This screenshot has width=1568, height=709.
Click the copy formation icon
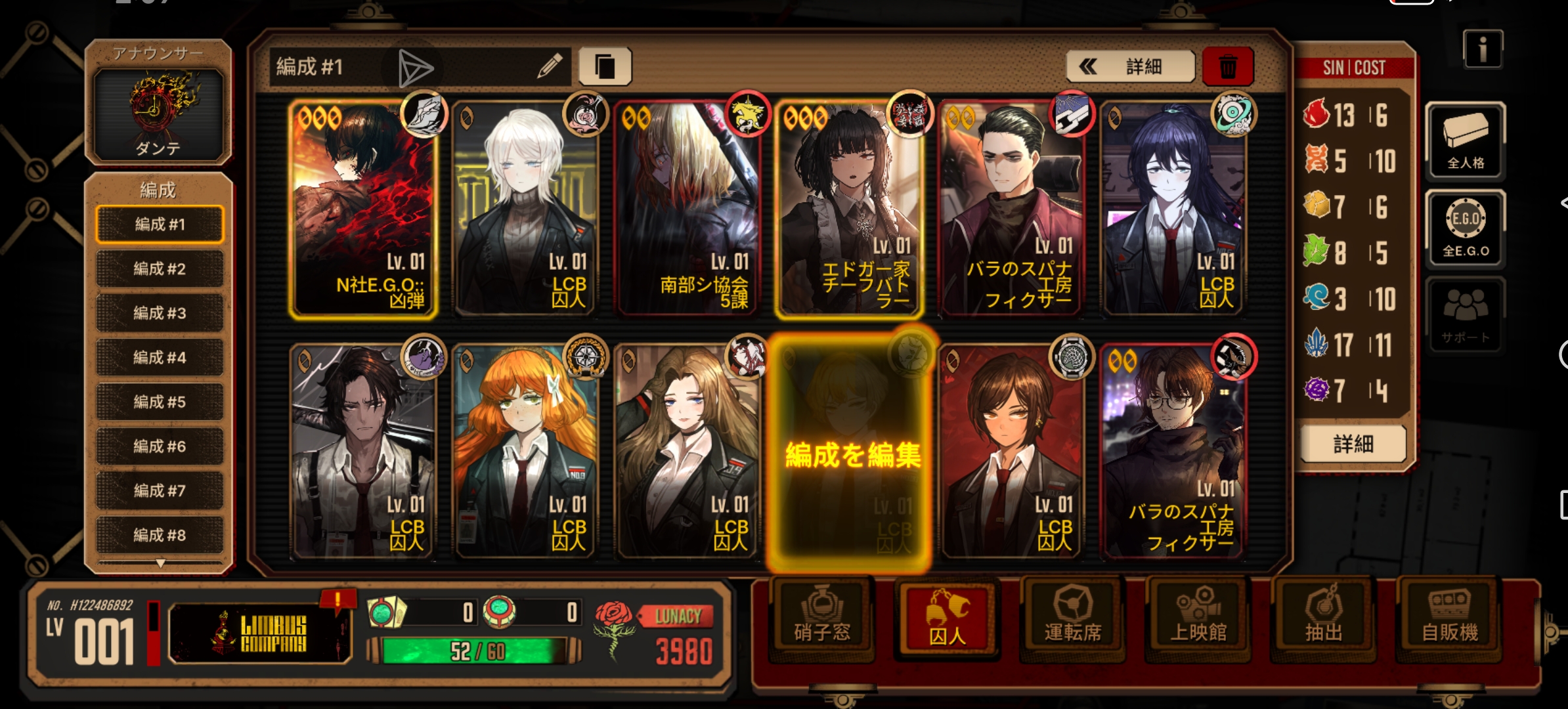(604, 66)
